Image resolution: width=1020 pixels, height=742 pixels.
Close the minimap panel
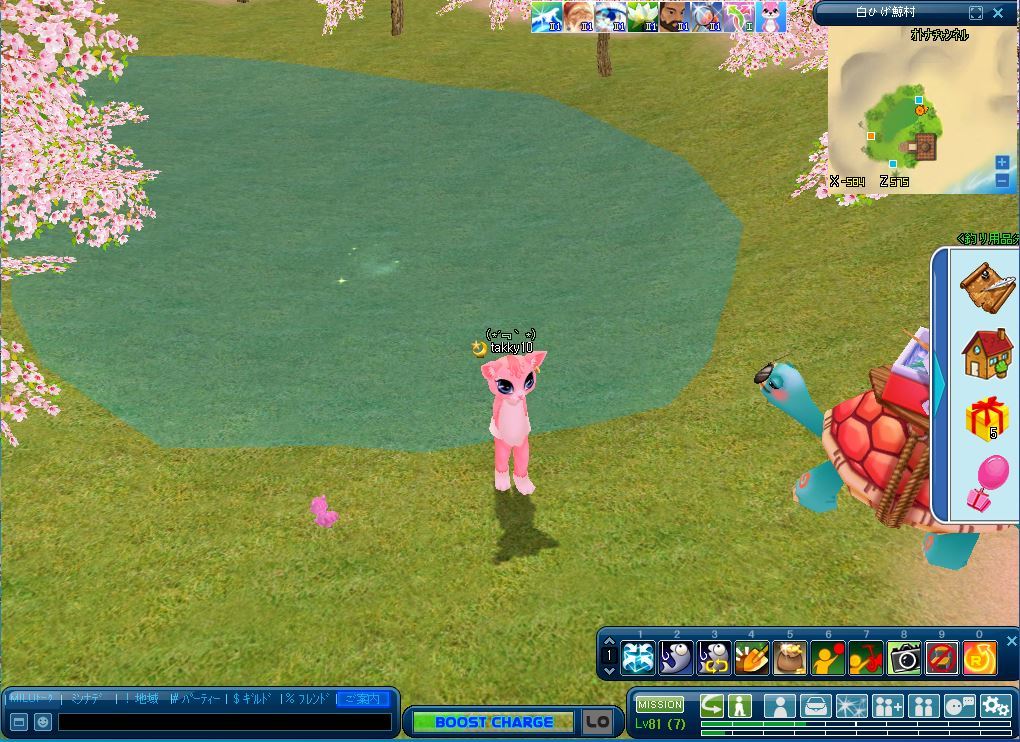pyautogui.click(x=998, y=13)
